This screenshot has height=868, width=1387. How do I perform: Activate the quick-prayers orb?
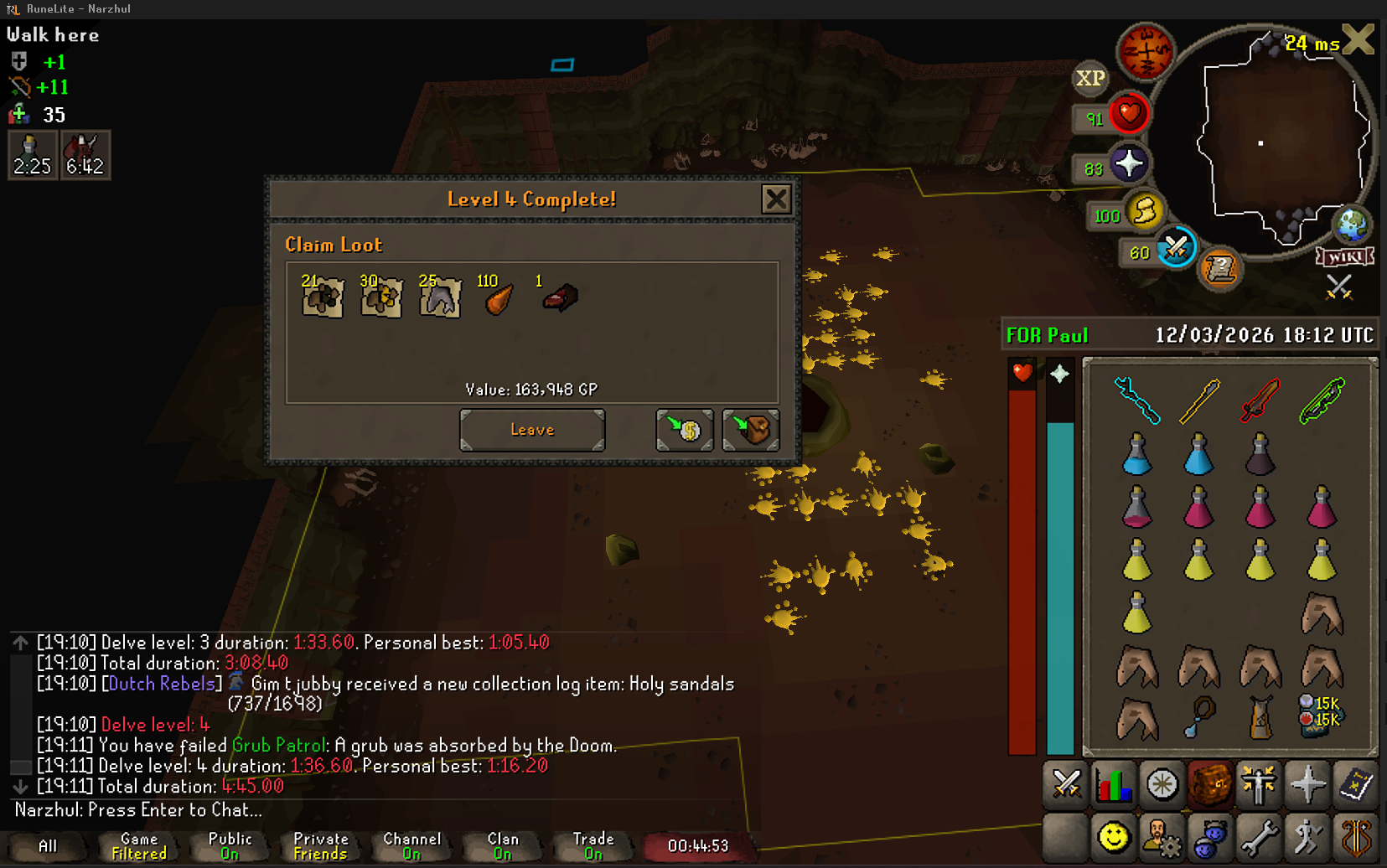click(x=1128, y=164)
